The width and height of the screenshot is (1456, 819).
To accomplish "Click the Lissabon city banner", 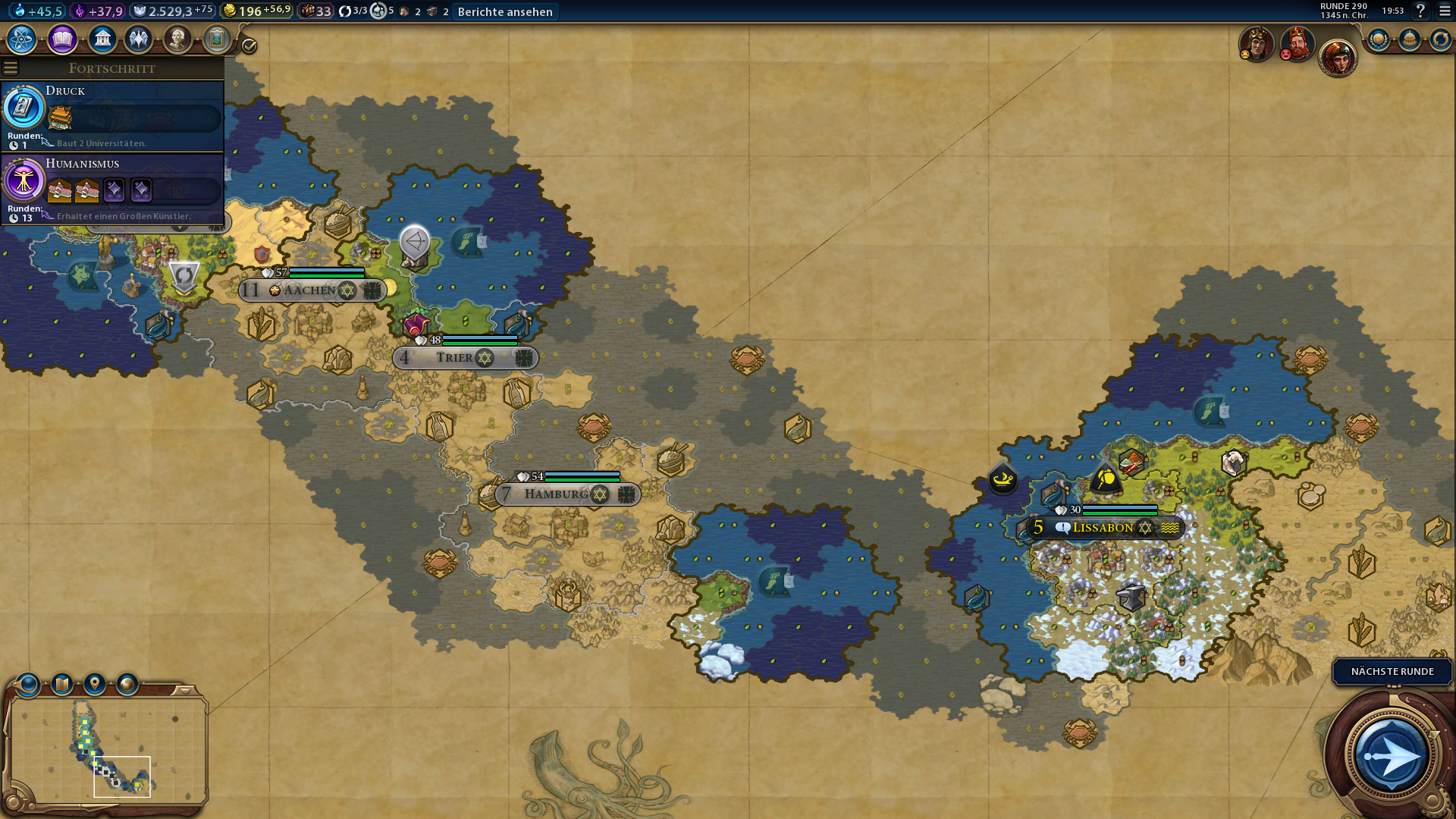I will click(x=1103, y=528).
